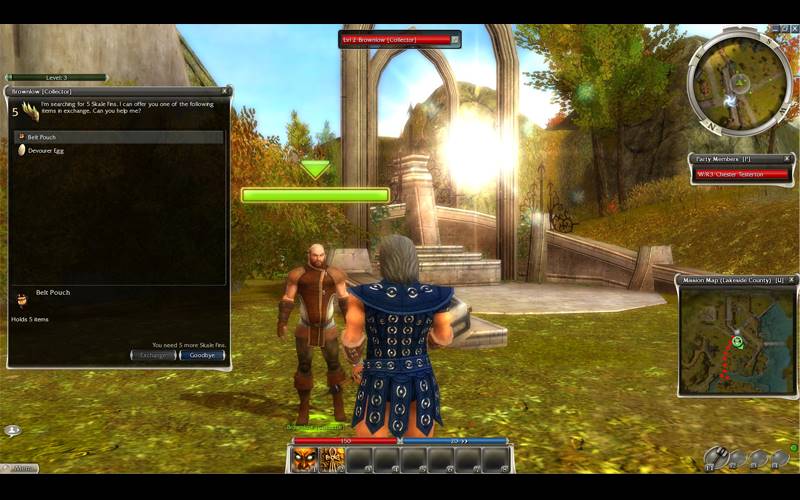Viewport: 800px width, 500px height.
Task: Close the Brownlow target health bar
Action: pos(455,39)
